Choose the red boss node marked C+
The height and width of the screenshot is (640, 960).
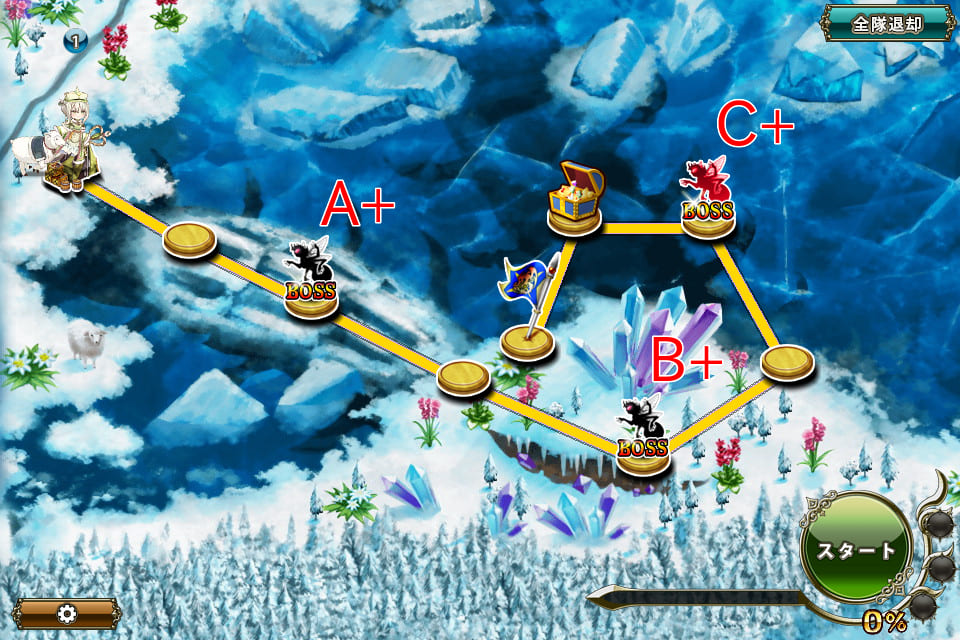(x=708, y=201)
